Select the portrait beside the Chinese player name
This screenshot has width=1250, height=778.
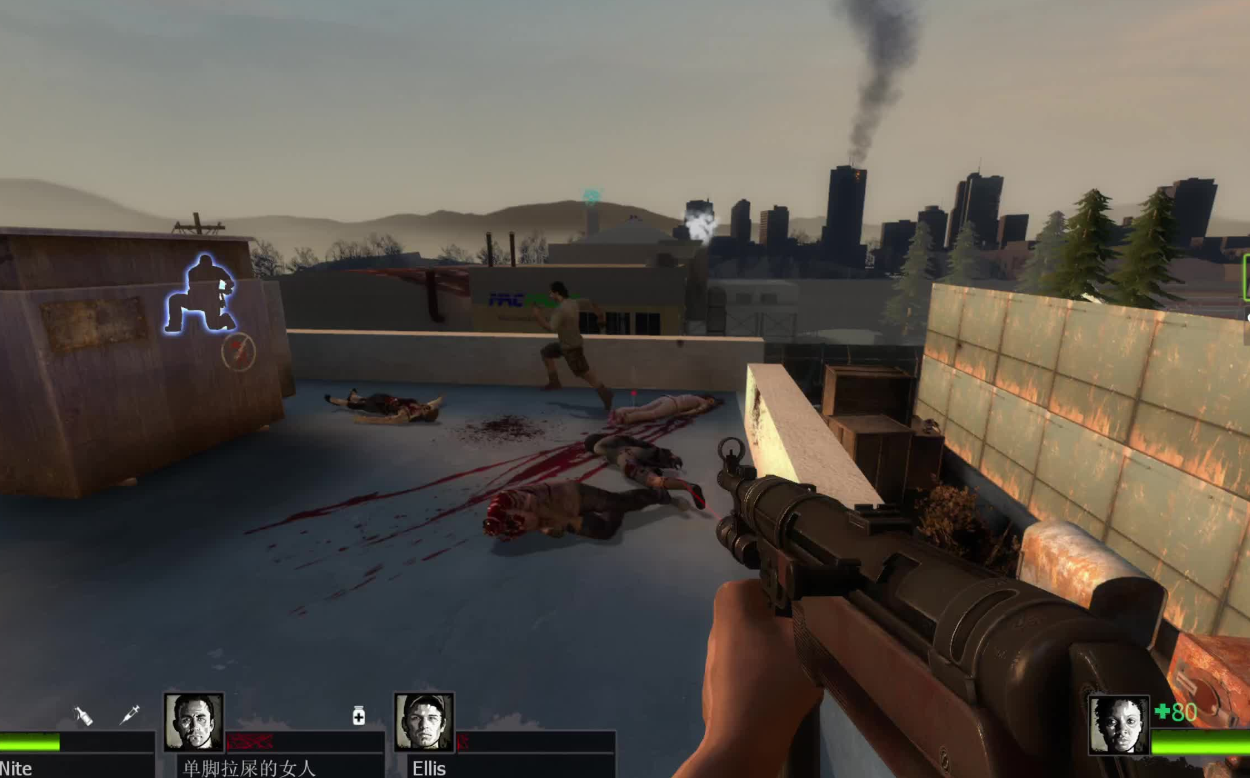click(x=194, y=722)
